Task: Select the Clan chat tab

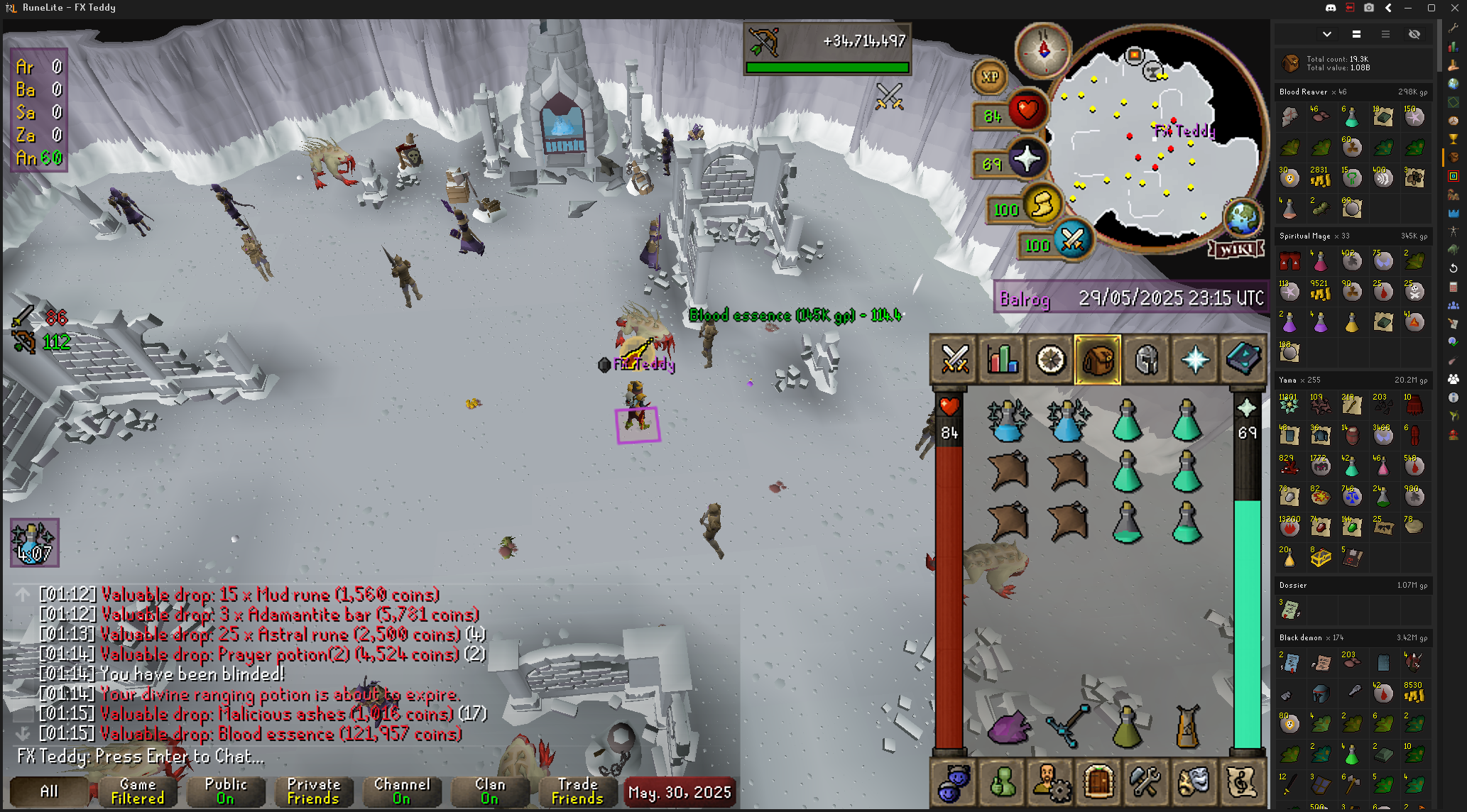Action: tap(490, 791)
